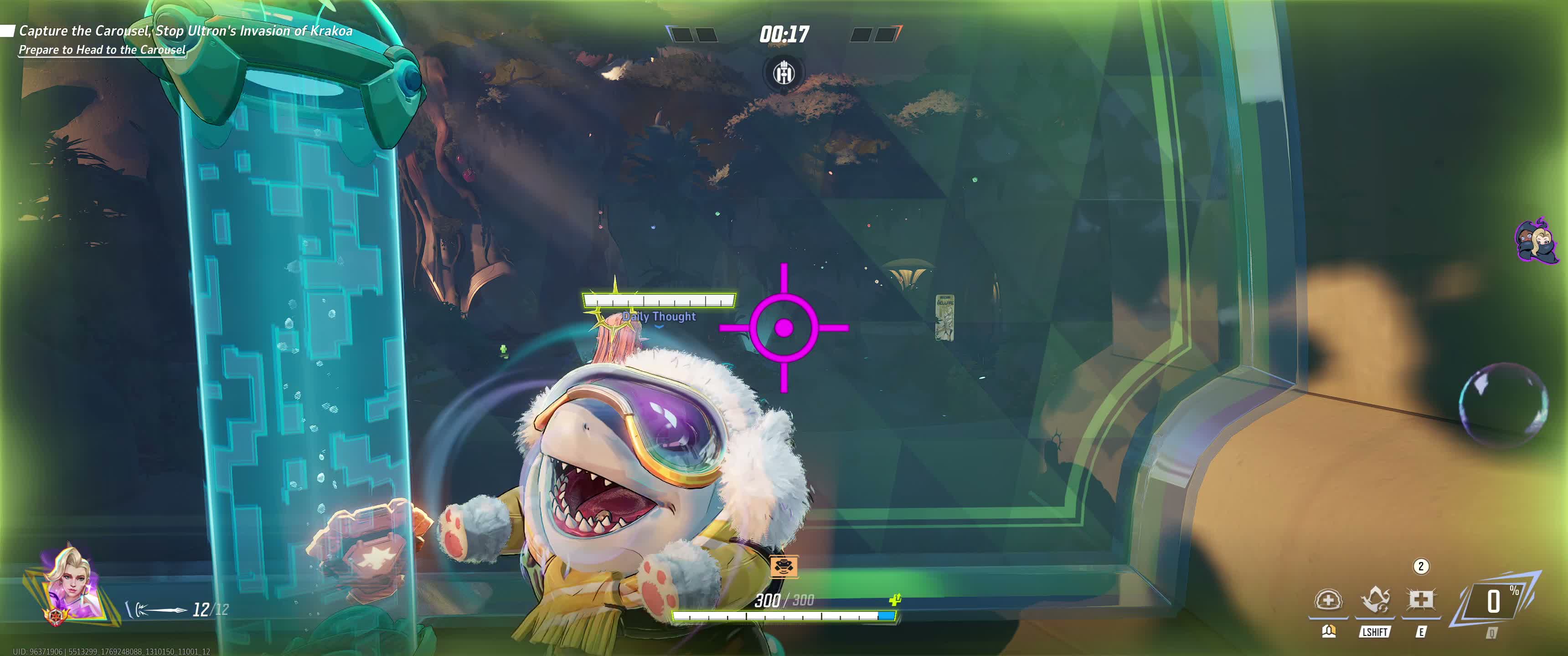Click the team-up duo portrait icon

[1535, 241]
